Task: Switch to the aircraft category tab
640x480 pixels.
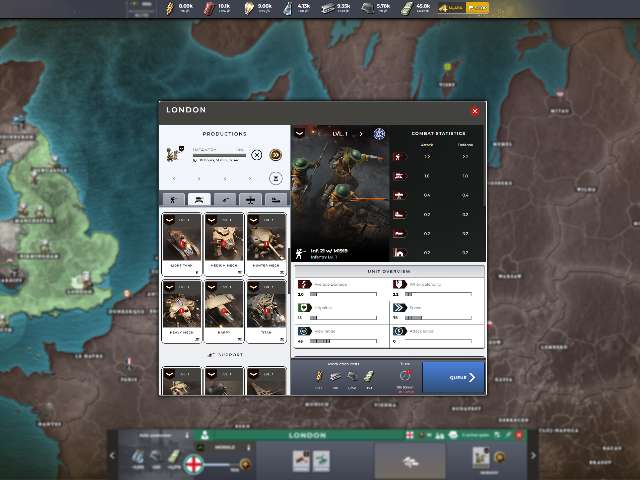Action: point(251,199)
